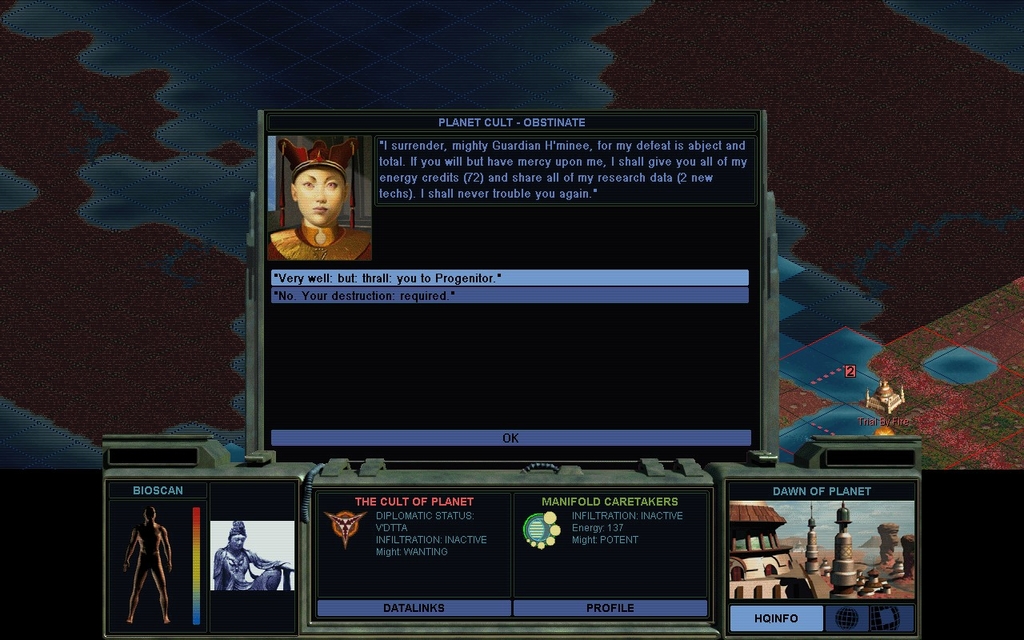Select the Dawn of Planet base image
1024x640 pixels.
(x=821, y=549)
